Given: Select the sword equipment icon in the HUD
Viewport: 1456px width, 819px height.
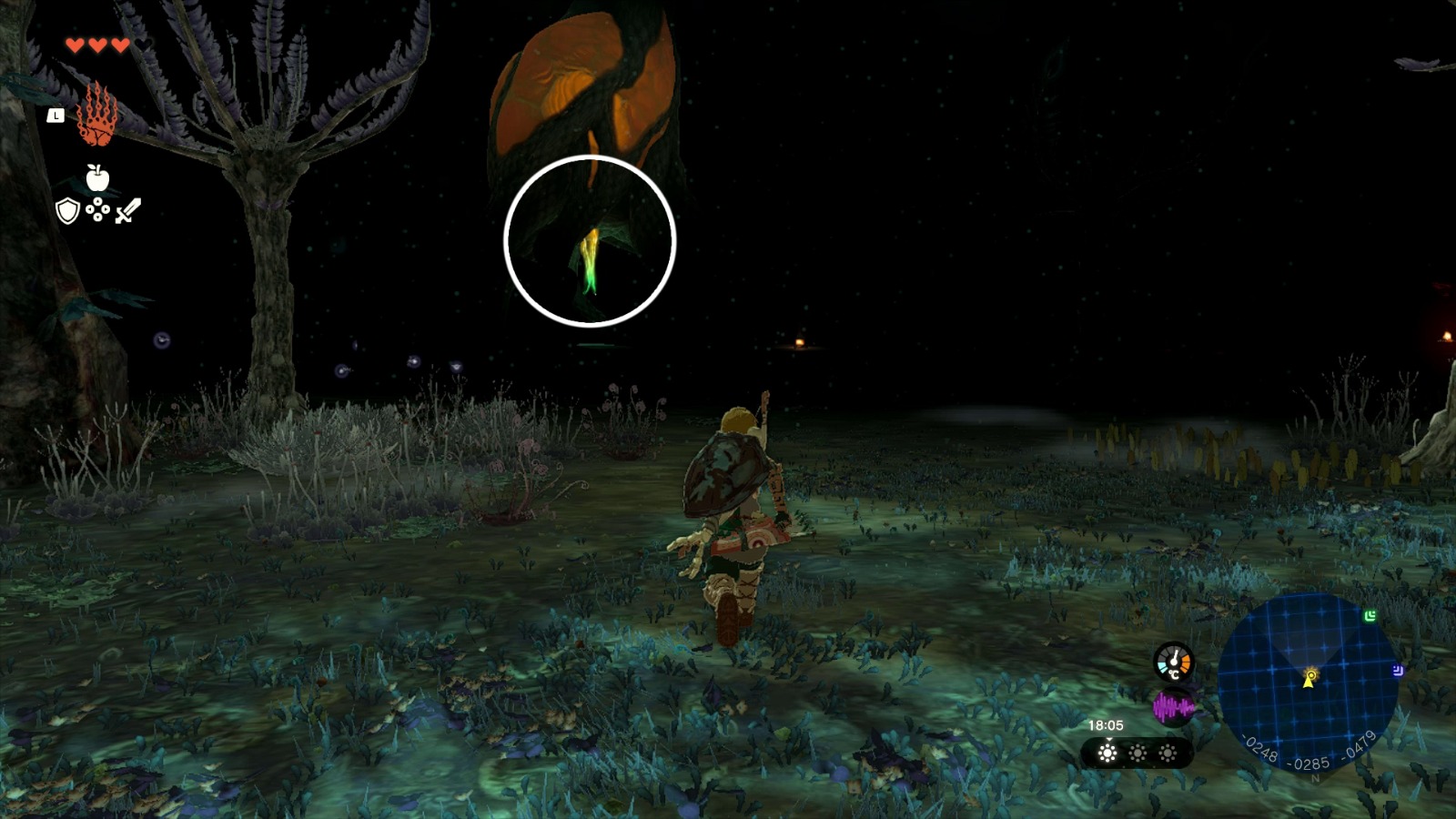Looking at the screenshot, I should [128, 211].
